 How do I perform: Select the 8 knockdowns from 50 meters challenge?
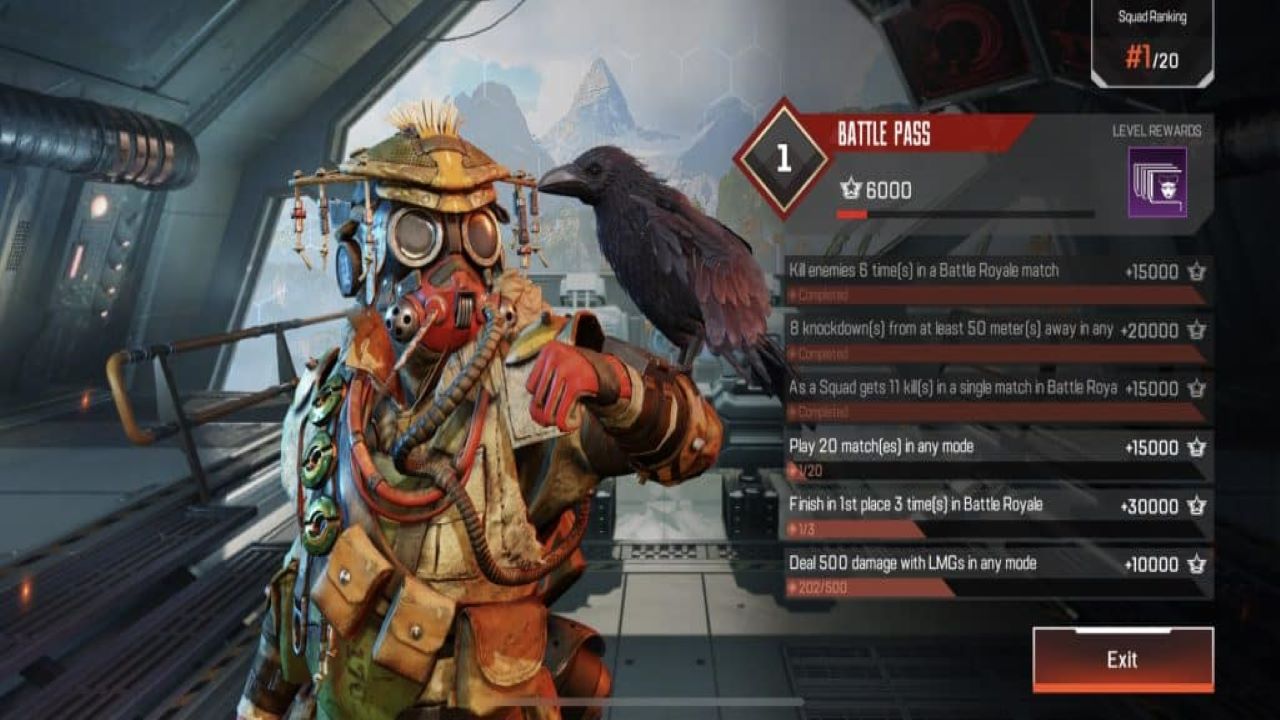[998, 339]
